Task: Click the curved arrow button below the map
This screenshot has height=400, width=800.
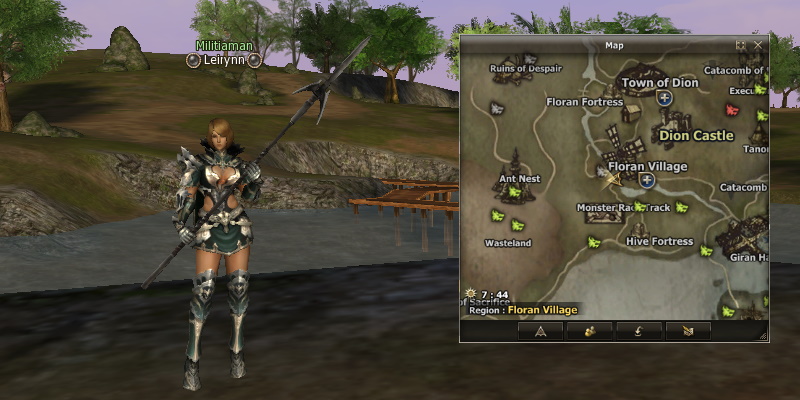Action: click(x=638, y=330)
